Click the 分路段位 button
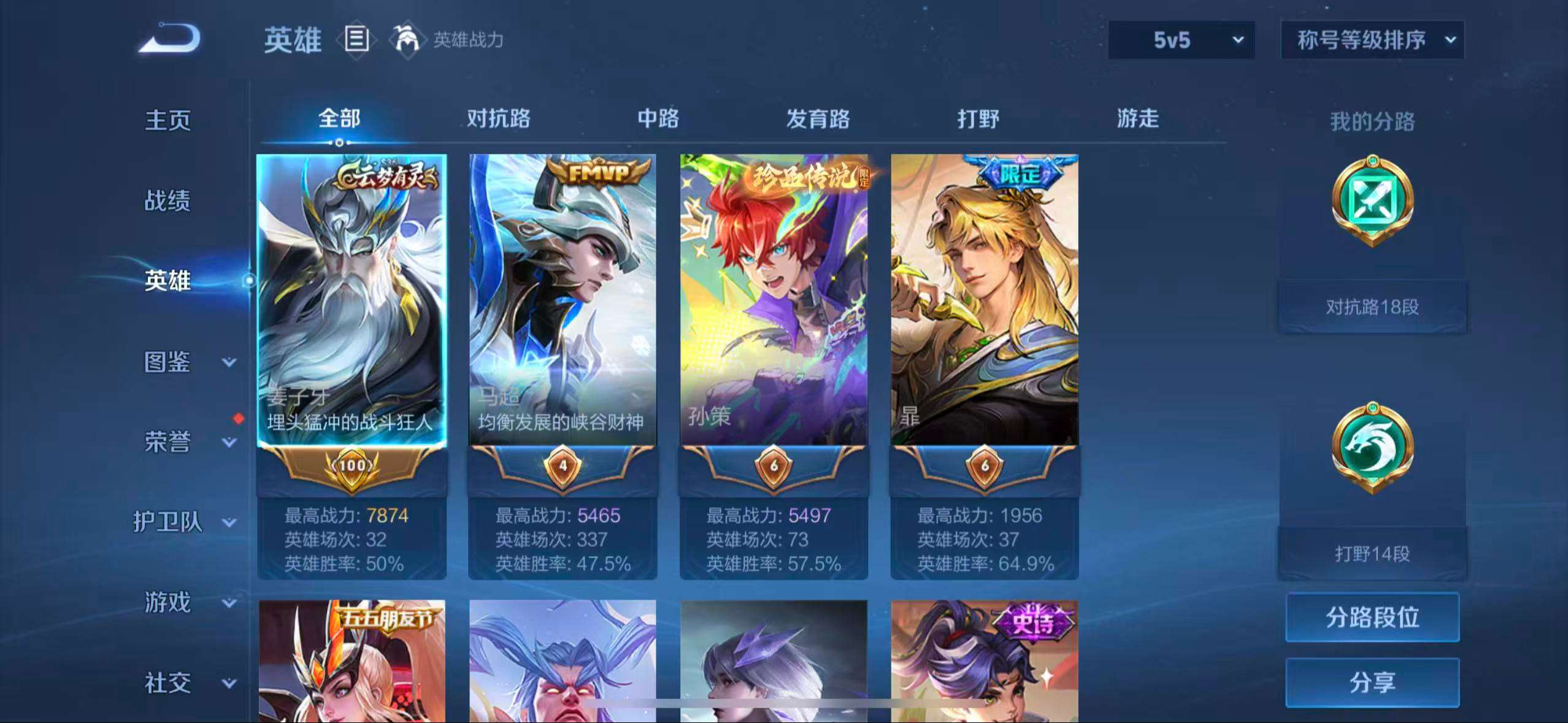1568x723 pixels. click(1372, 618)
